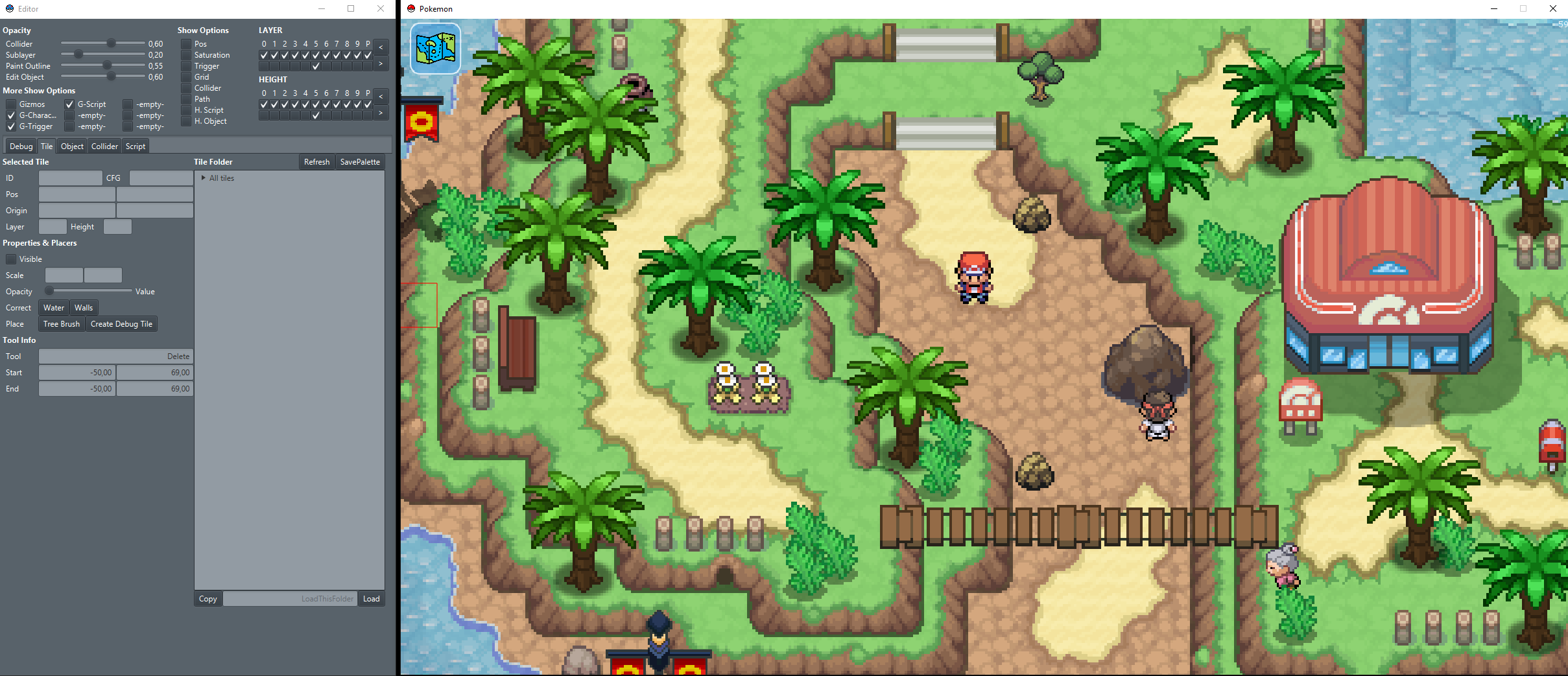Click the minimap icon in the game window

[x=434, y=49]
